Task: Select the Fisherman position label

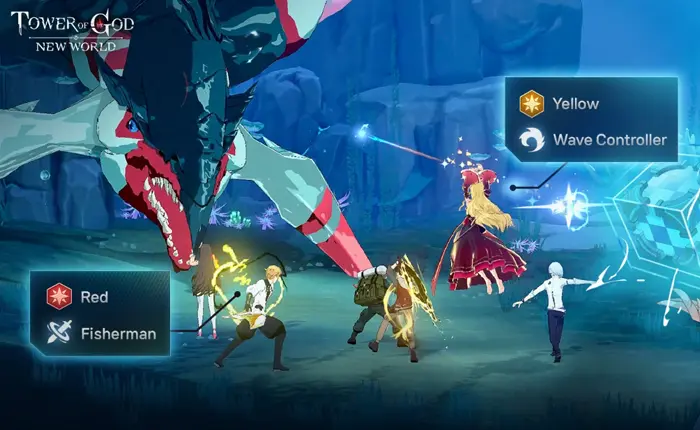Action: [x=118, y=334]
